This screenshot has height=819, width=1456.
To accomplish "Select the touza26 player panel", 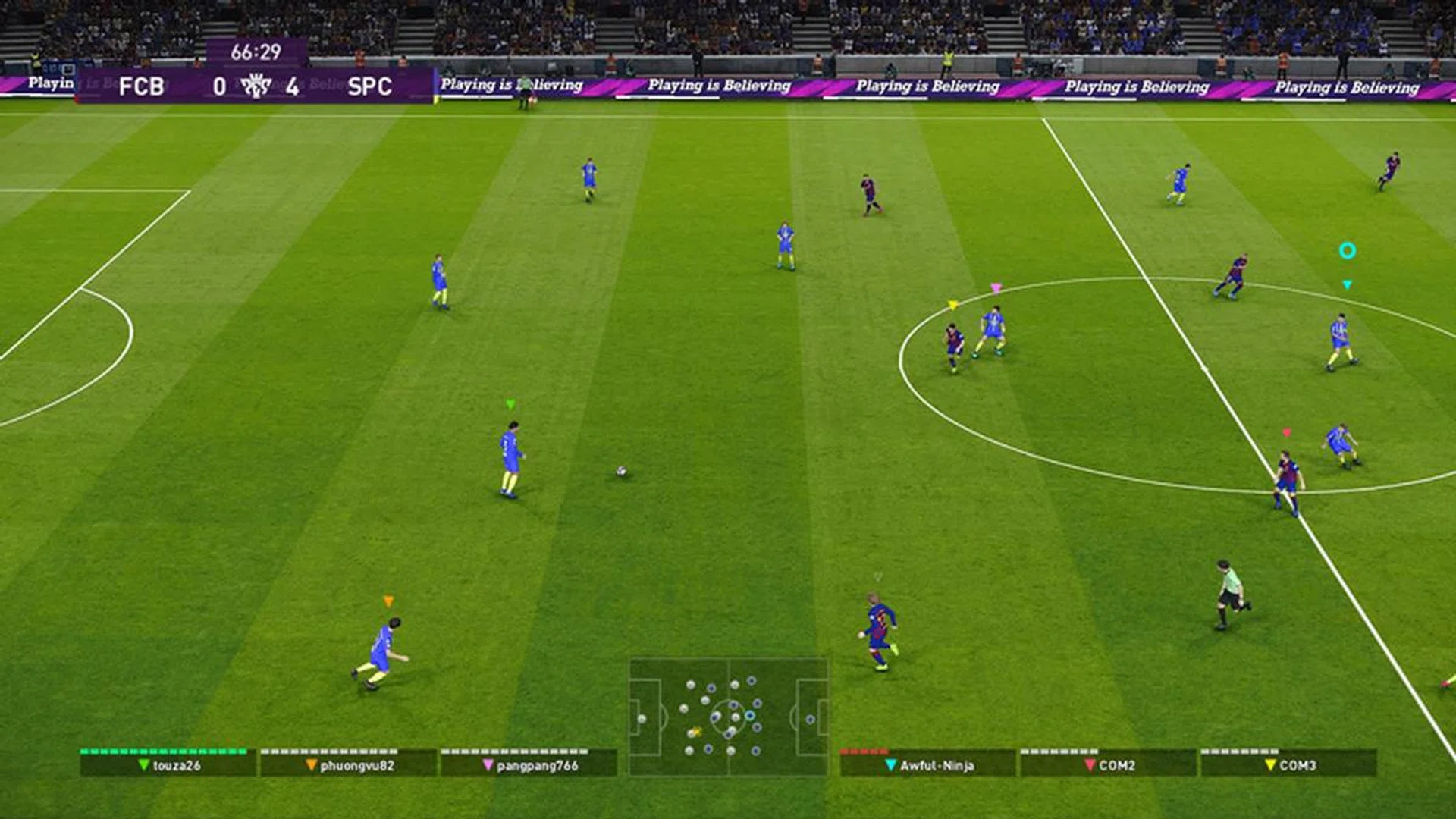I will click(x=168, y=764).
